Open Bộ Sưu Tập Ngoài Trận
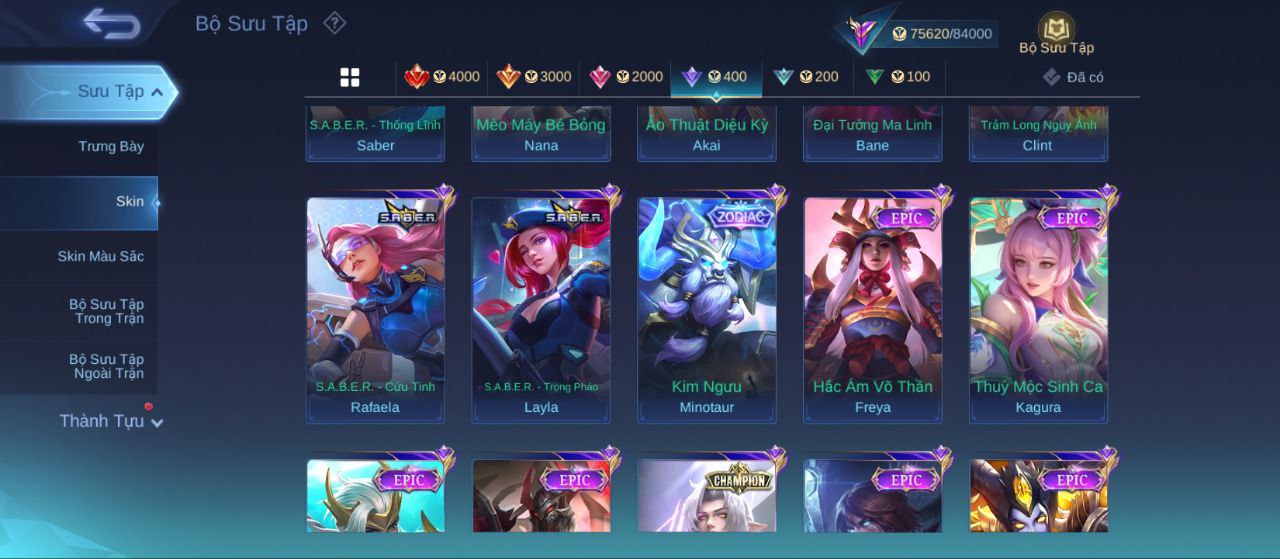 click(106, 367)
